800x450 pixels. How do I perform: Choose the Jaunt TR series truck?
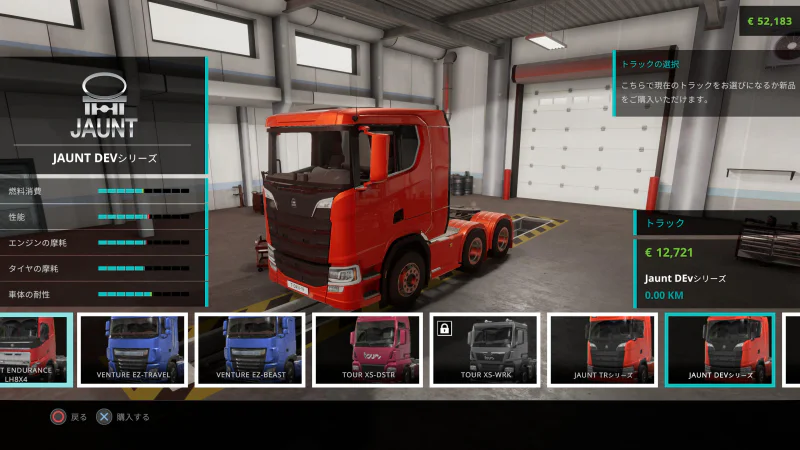coord(603,349)
